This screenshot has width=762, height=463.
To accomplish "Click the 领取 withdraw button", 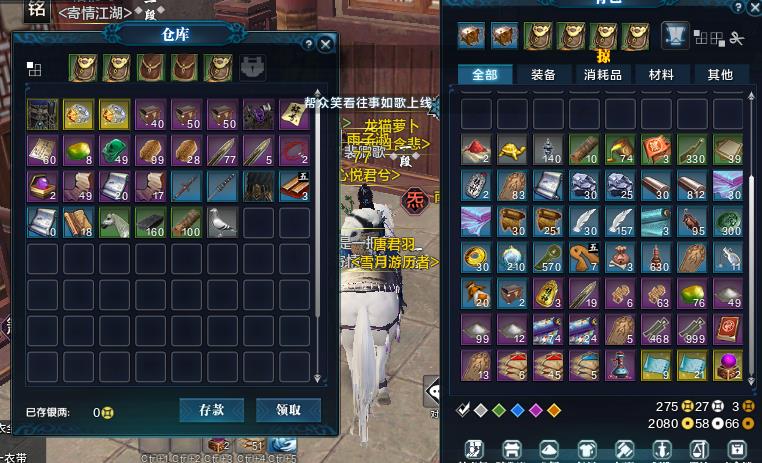I will pyautogui.click(x=288, y=410).
